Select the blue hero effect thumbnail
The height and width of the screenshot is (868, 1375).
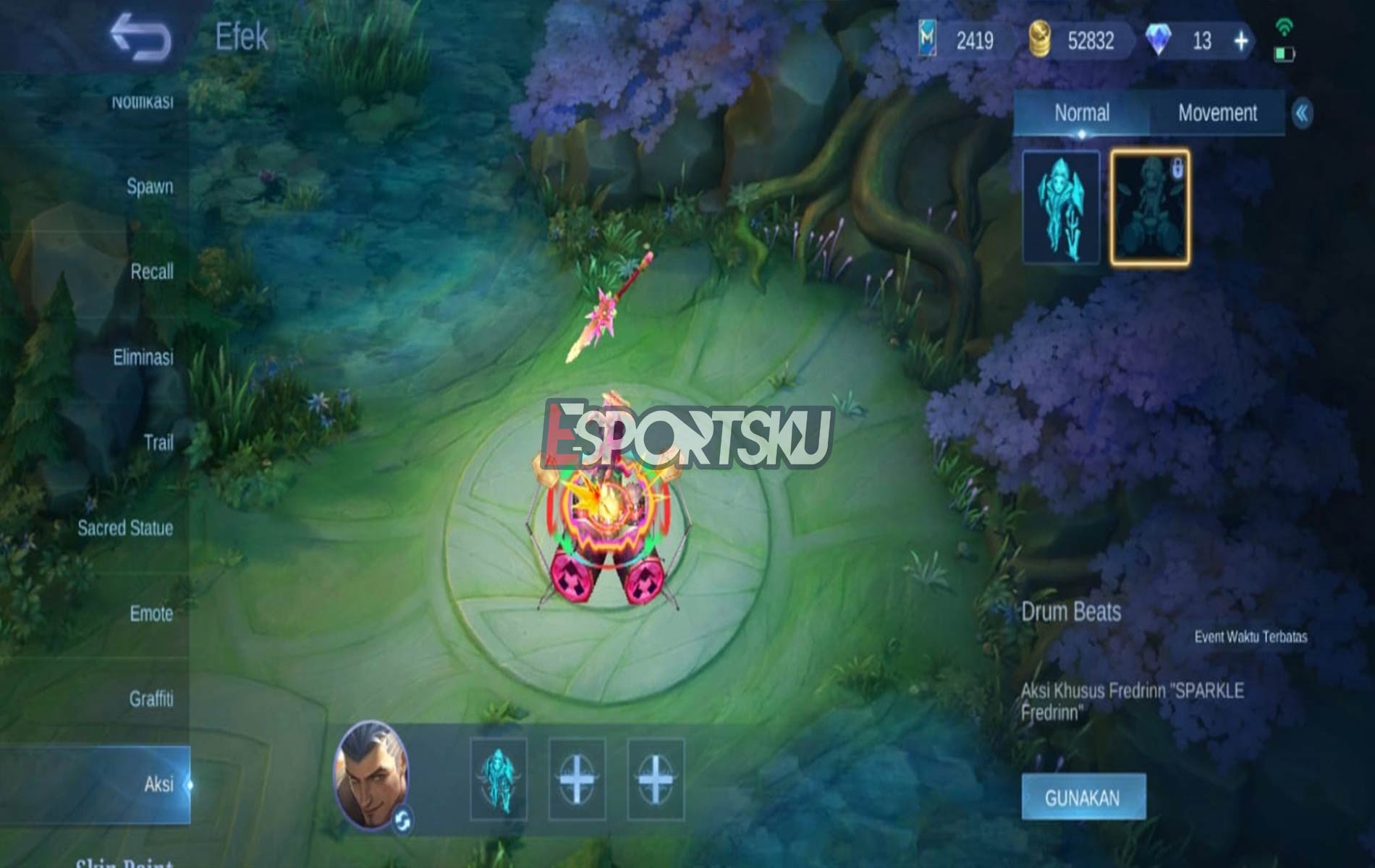point(1060,206)
